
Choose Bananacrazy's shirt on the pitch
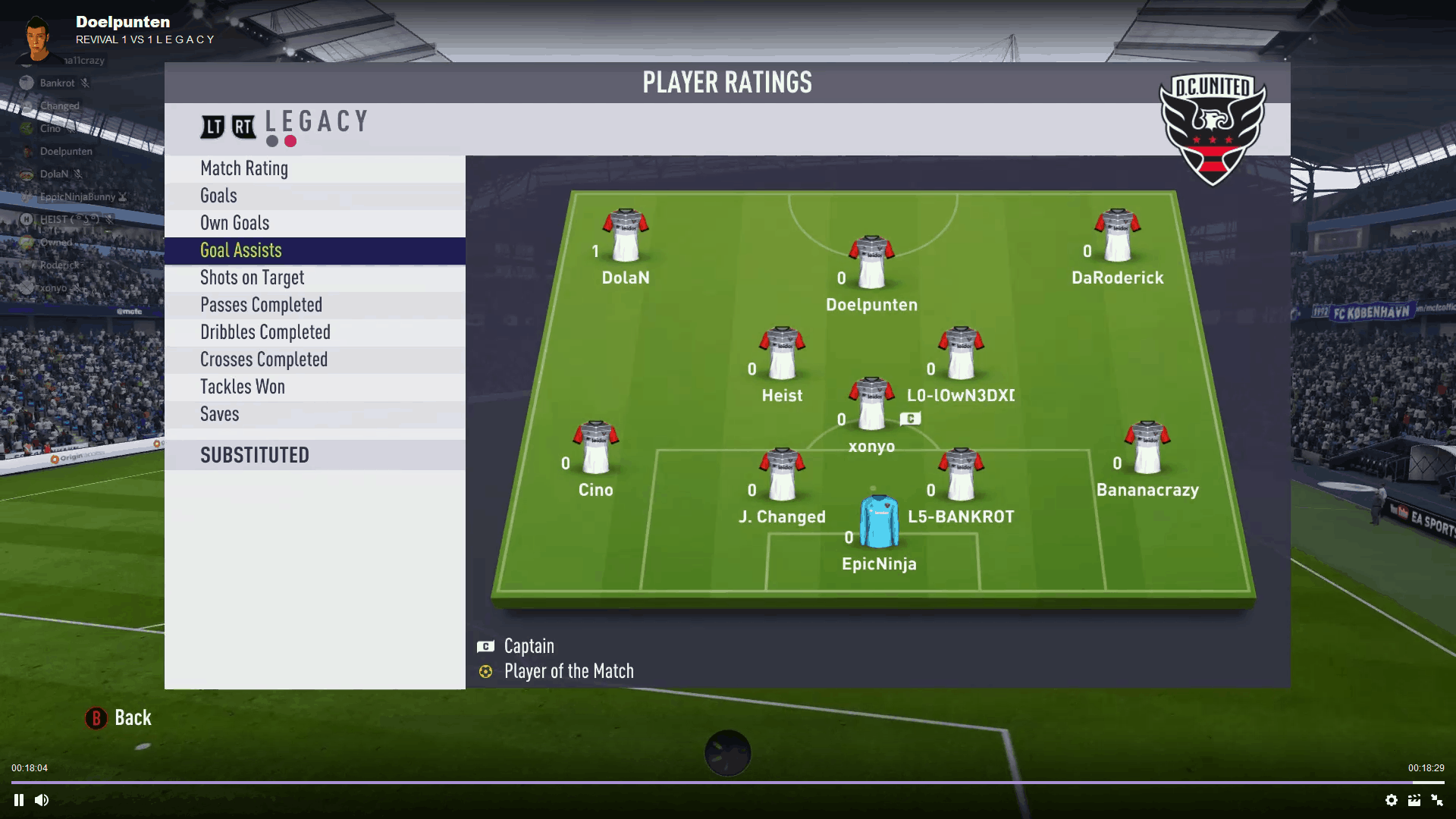1147,447
